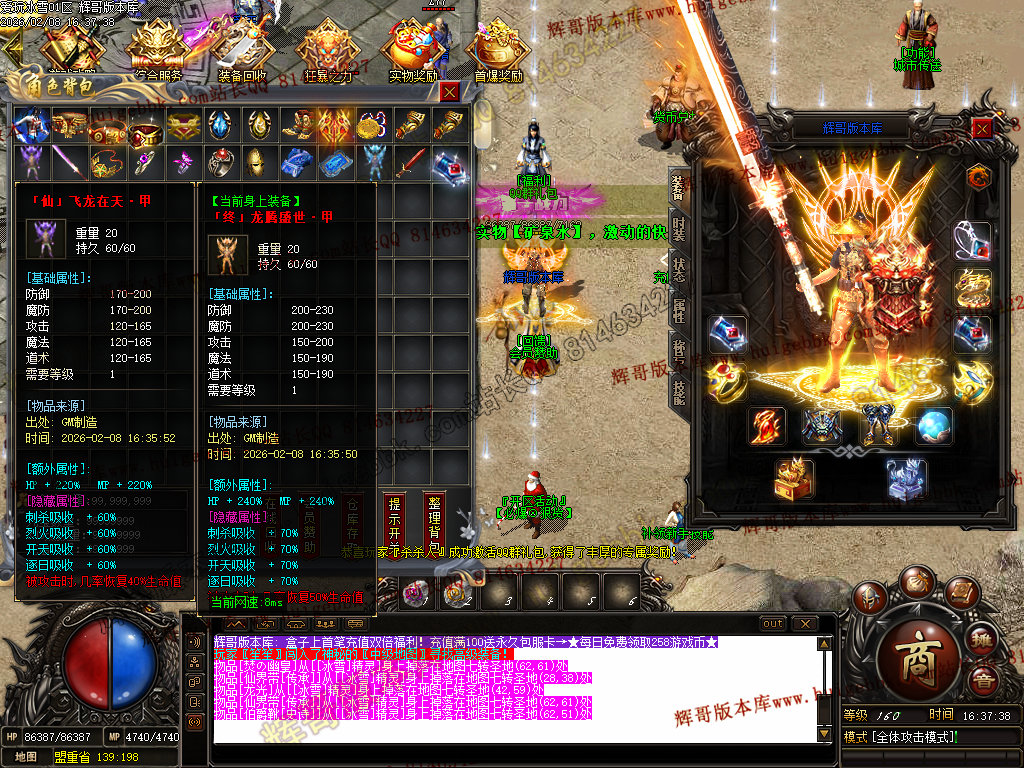
Task: Click the 整理背包 sort bag button
Action: [x=433, y=516]
